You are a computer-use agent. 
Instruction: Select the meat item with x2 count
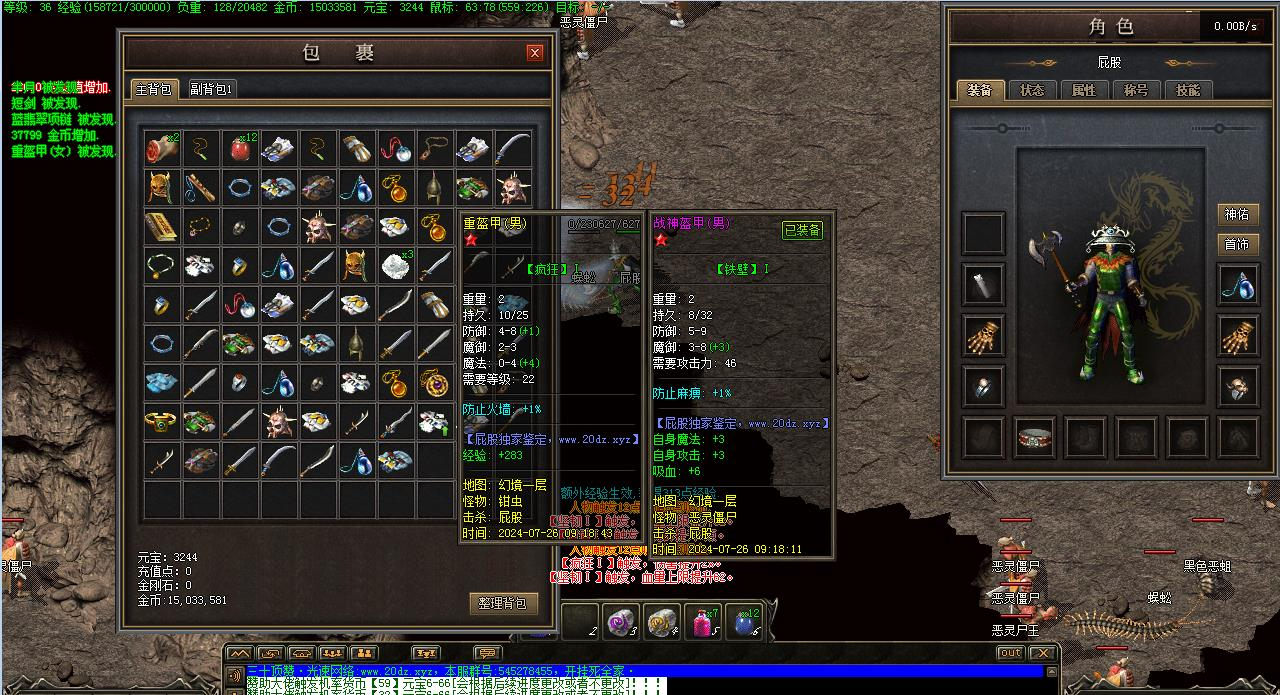[160, 149]
